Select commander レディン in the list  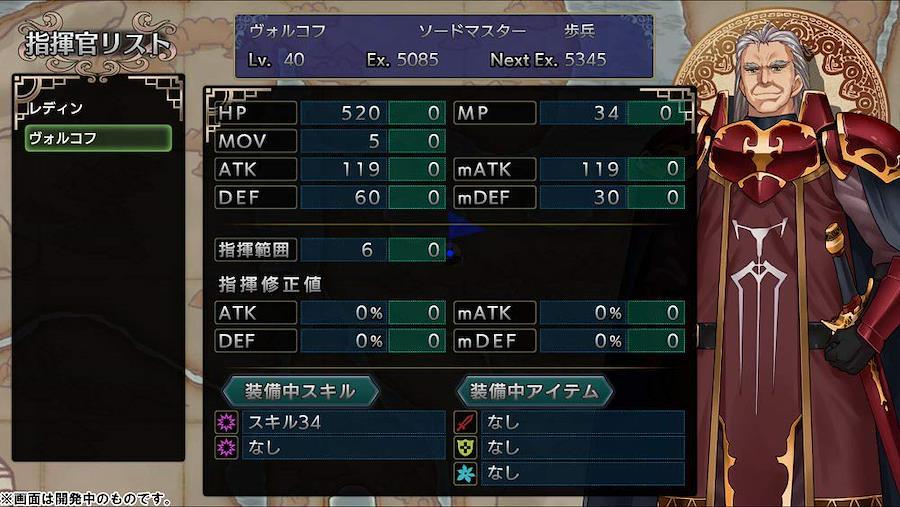[97, 108]
